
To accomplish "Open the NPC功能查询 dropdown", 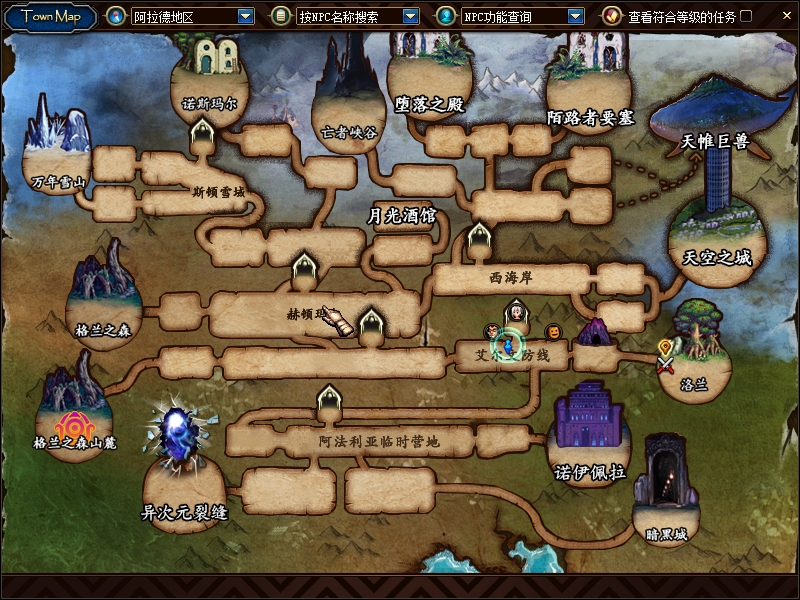I will tap(575, 16).
